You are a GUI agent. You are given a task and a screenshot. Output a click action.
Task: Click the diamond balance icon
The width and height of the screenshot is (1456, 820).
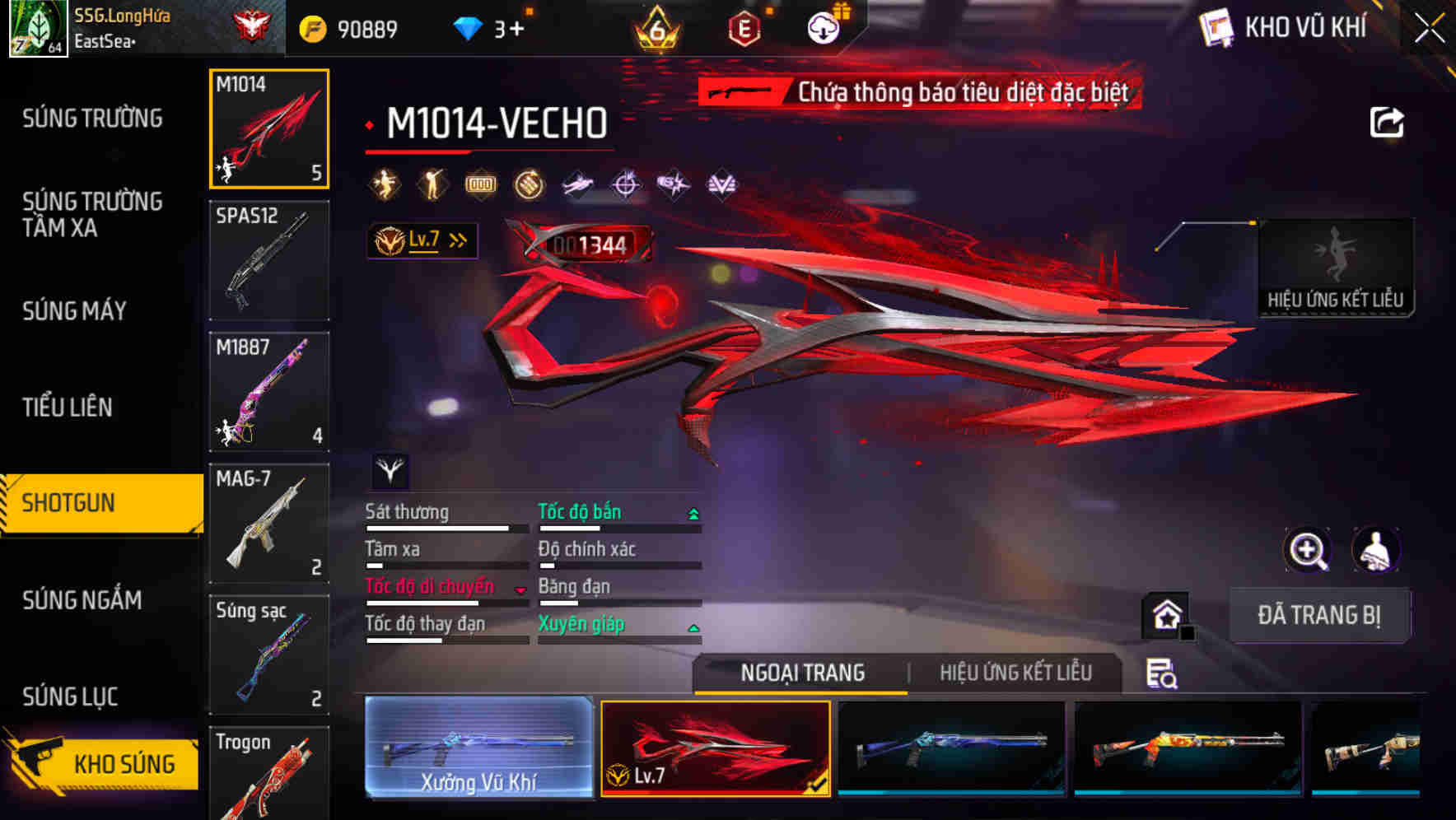tap(469, 26)
